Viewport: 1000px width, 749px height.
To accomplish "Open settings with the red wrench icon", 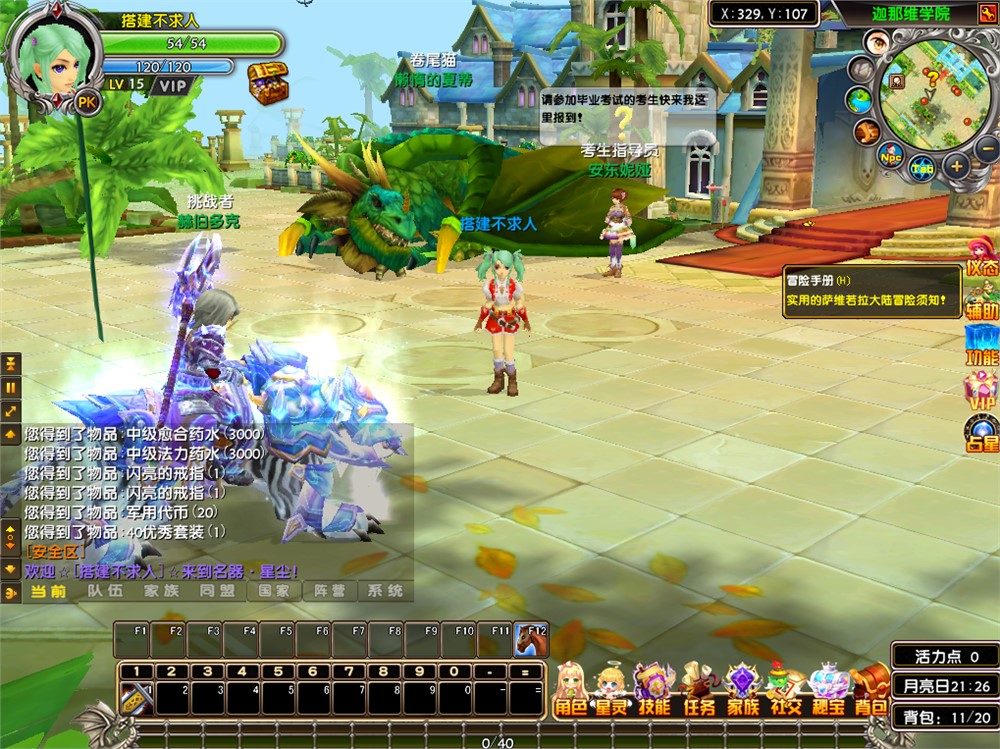I will 866,132.
